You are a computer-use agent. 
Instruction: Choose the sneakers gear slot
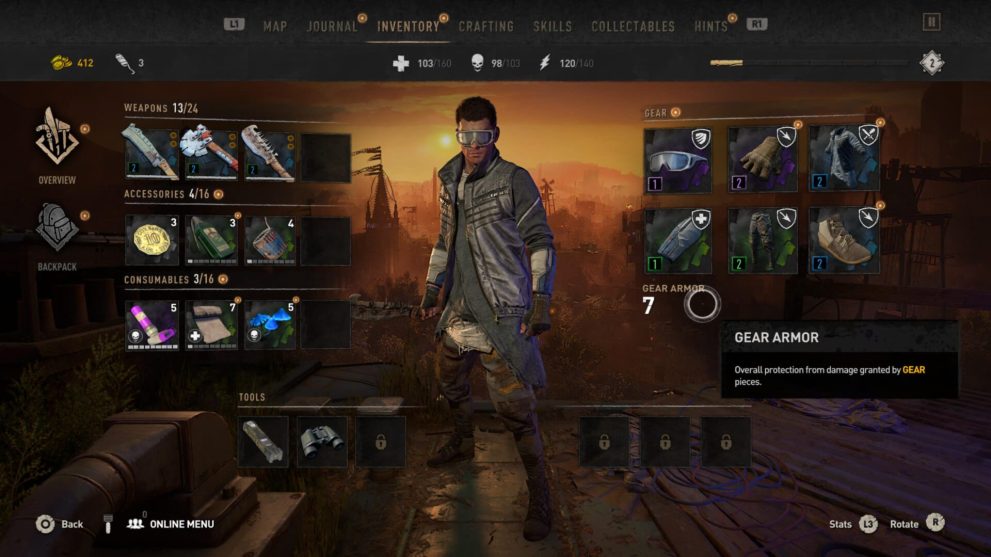[844, 241]
